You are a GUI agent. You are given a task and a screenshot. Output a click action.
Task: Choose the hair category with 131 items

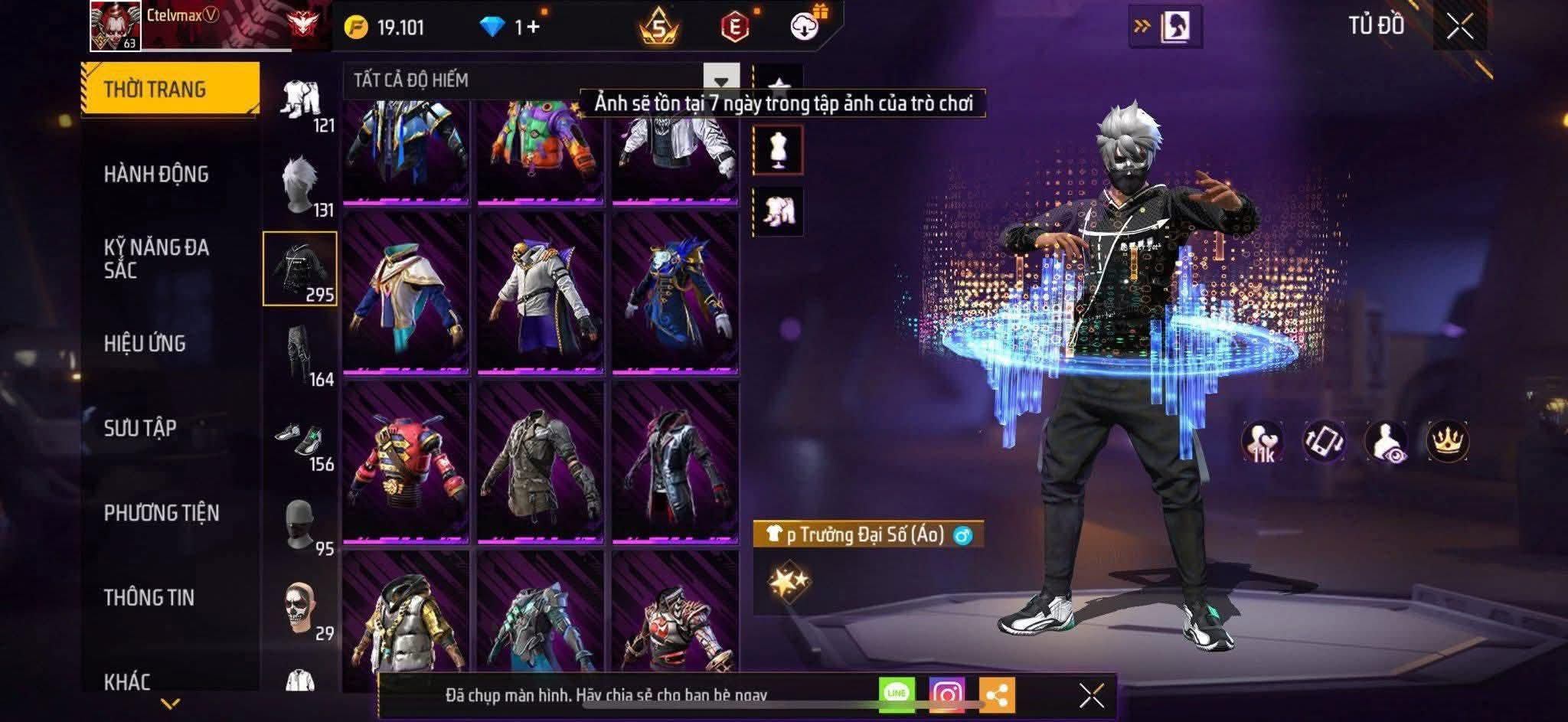point(300,187)
